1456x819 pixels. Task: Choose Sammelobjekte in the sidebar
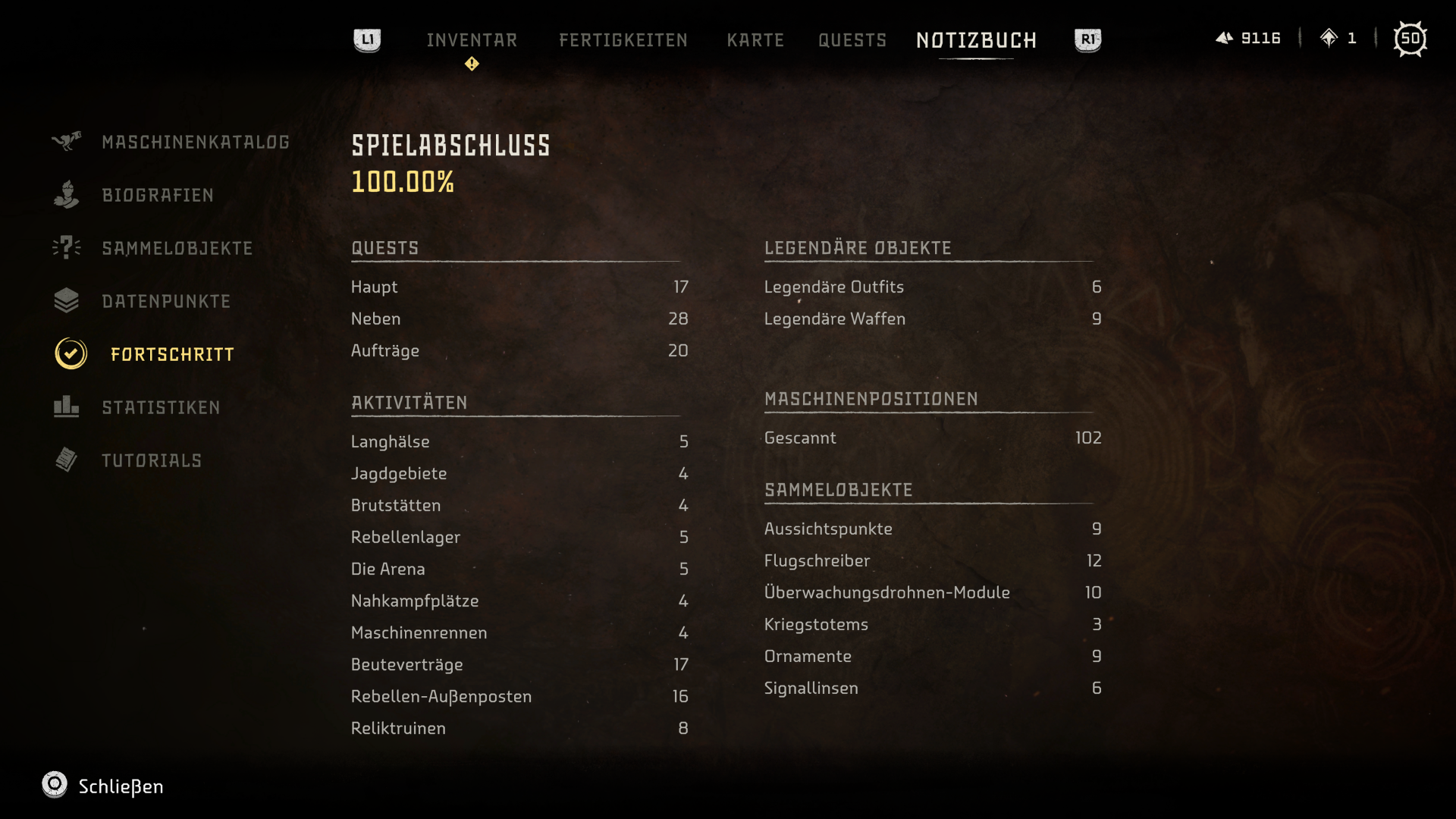[177, 249]
